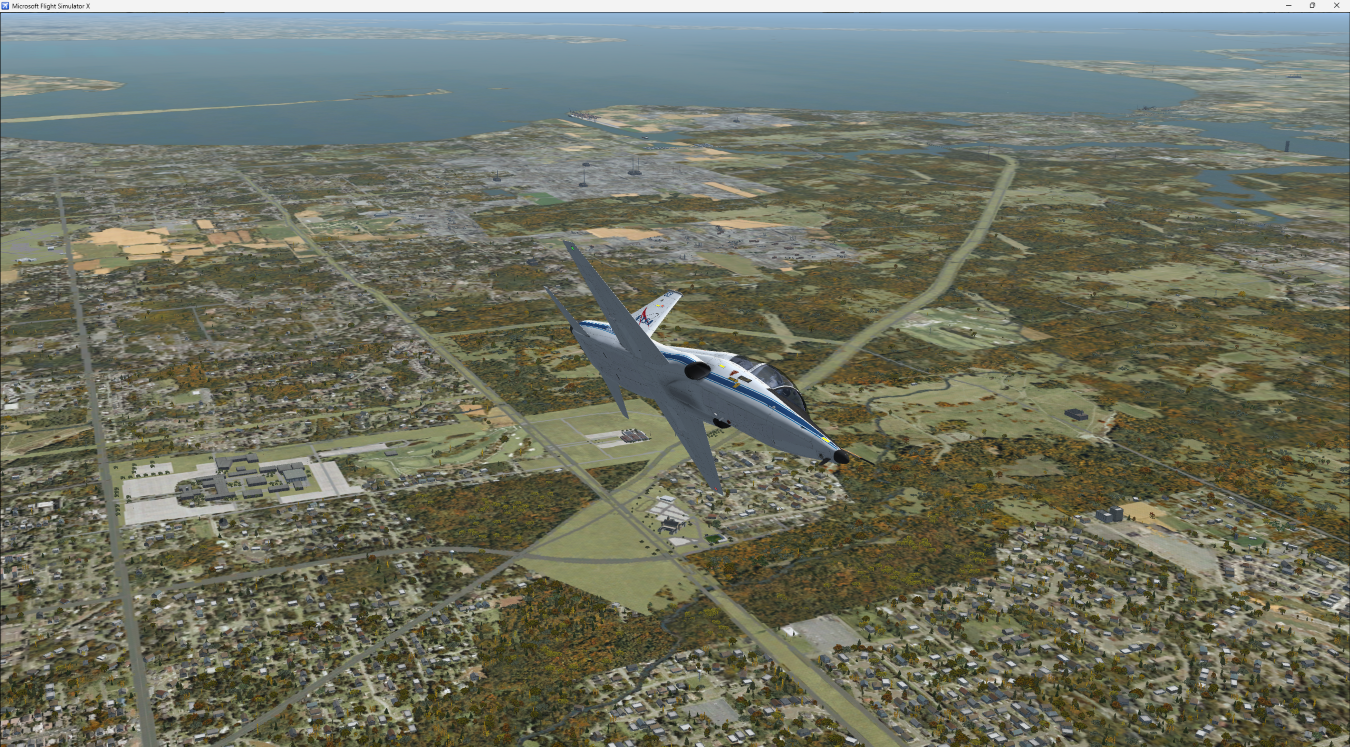The width and height of the screenshot is (1350, 747).
Task: Click the maximize/restore button
Action: pos(1311,5)
